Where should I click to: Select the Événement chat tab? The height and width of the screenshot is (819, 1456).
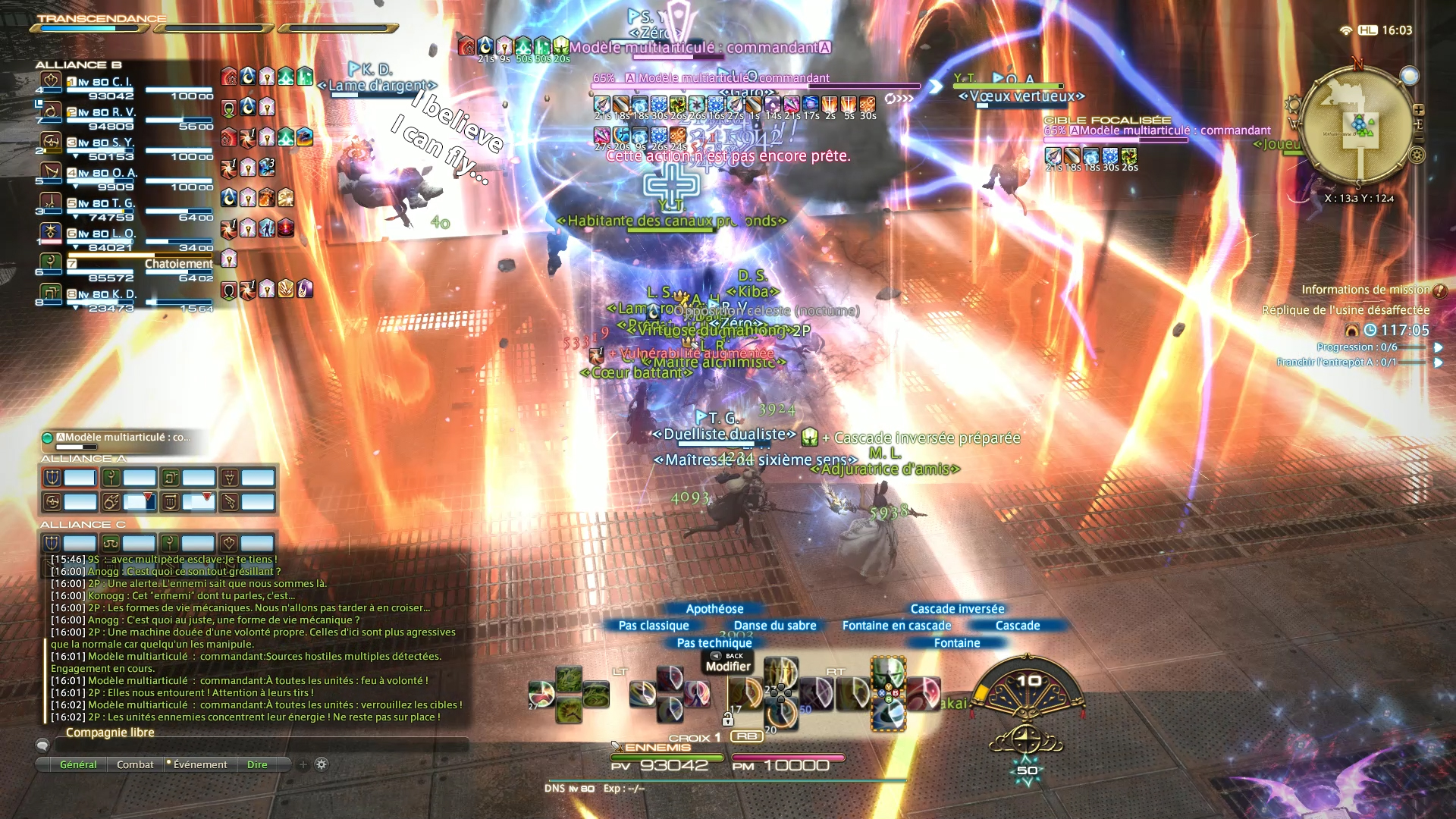point(199,764)
